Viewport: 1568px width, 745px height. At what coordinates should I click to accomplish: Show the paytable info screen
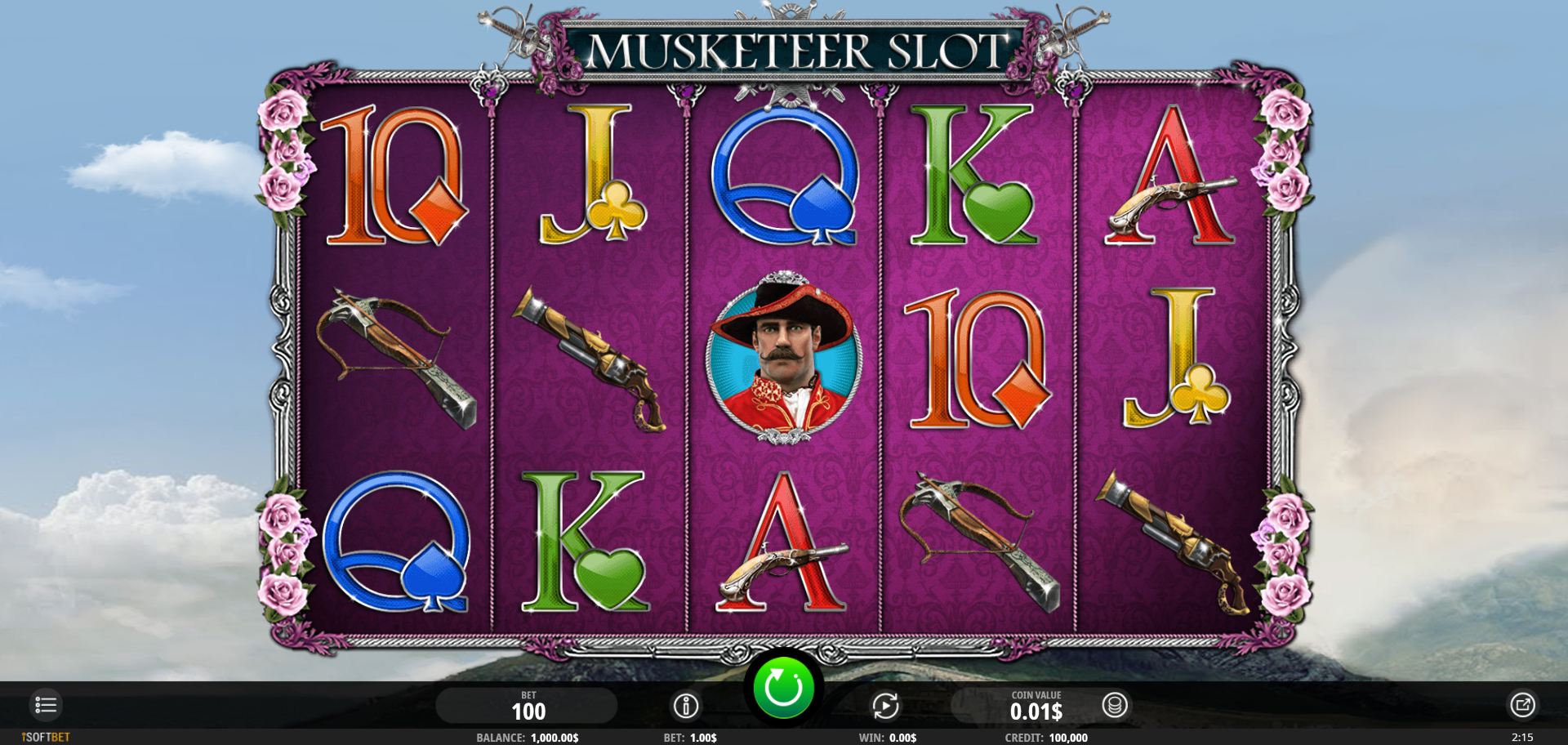685,706
